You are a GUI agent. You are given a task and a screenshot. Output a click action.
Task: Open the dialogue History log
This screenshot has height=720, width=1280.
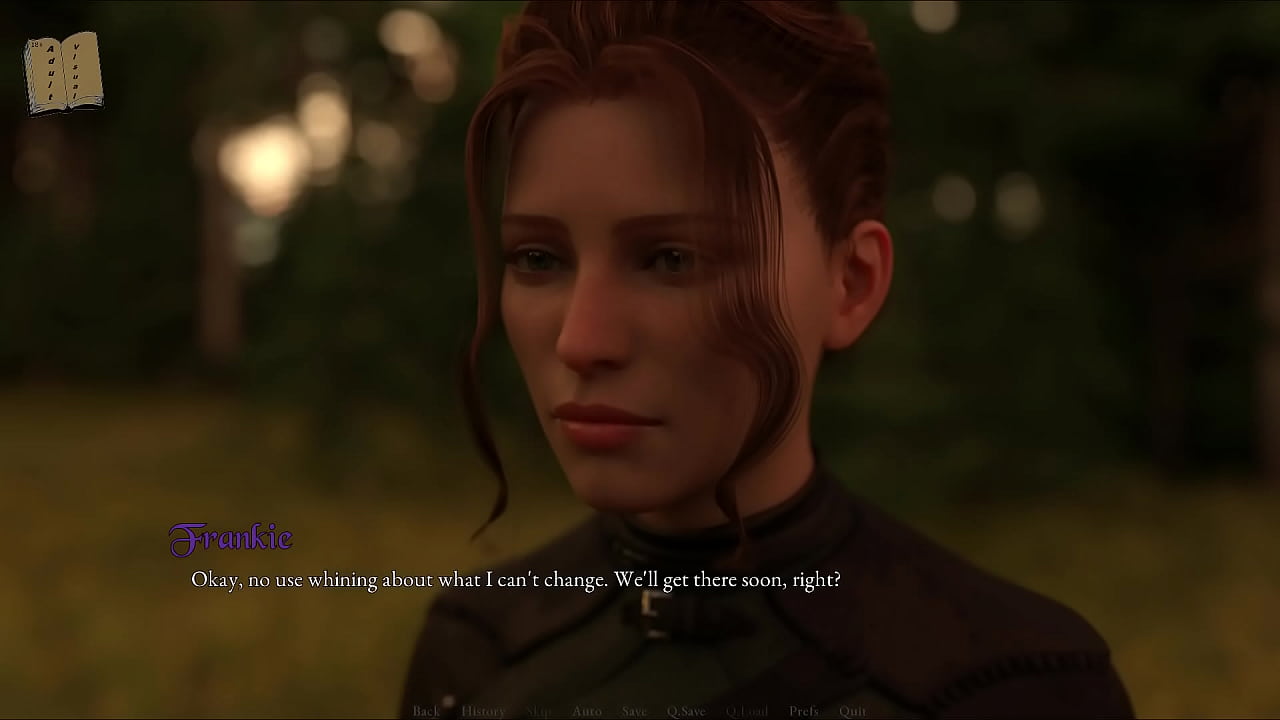[483, 711]
